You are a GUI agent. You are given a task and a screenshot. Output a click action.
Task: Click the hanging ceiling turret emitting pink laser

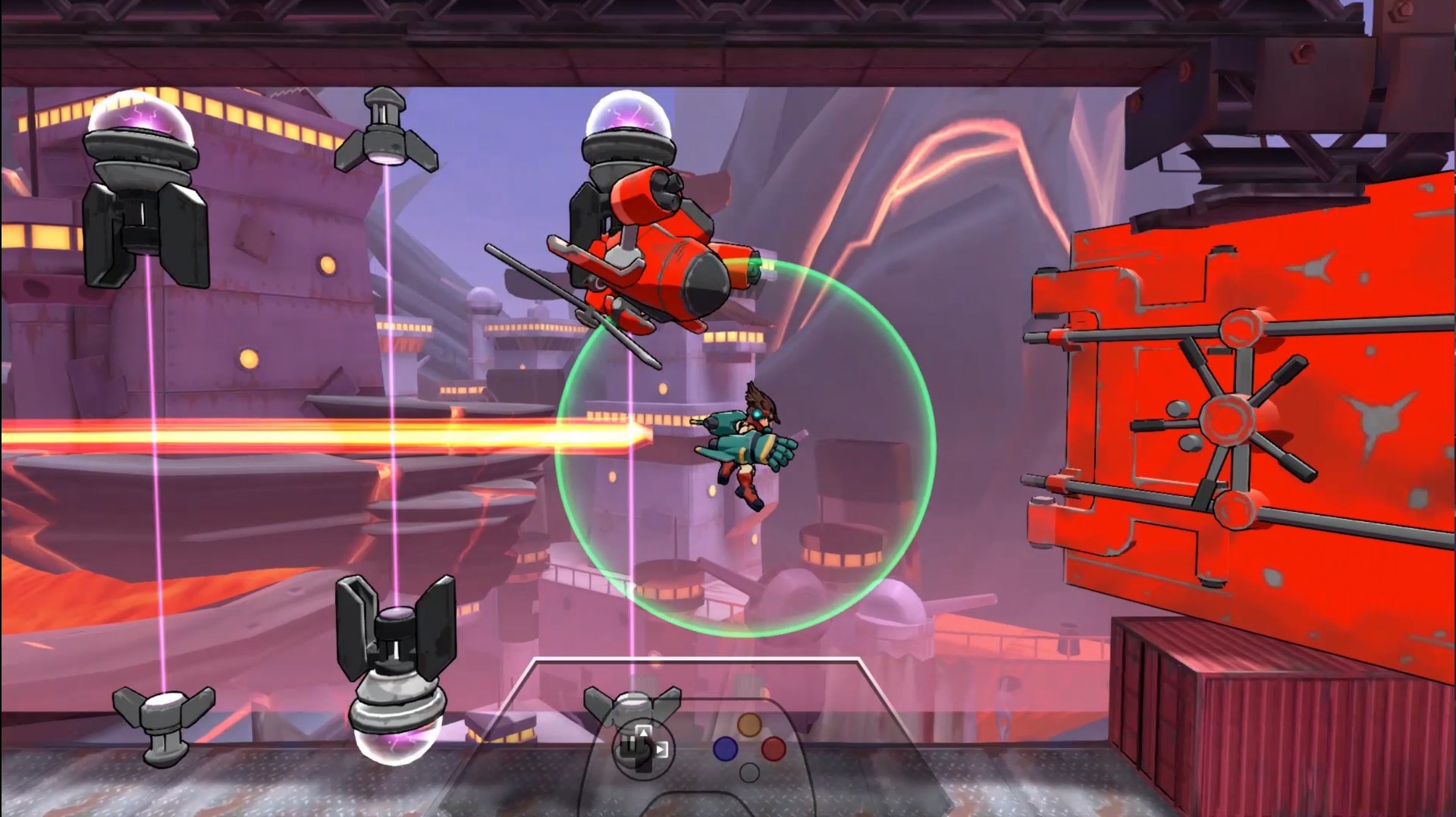[x=387, y=129]
